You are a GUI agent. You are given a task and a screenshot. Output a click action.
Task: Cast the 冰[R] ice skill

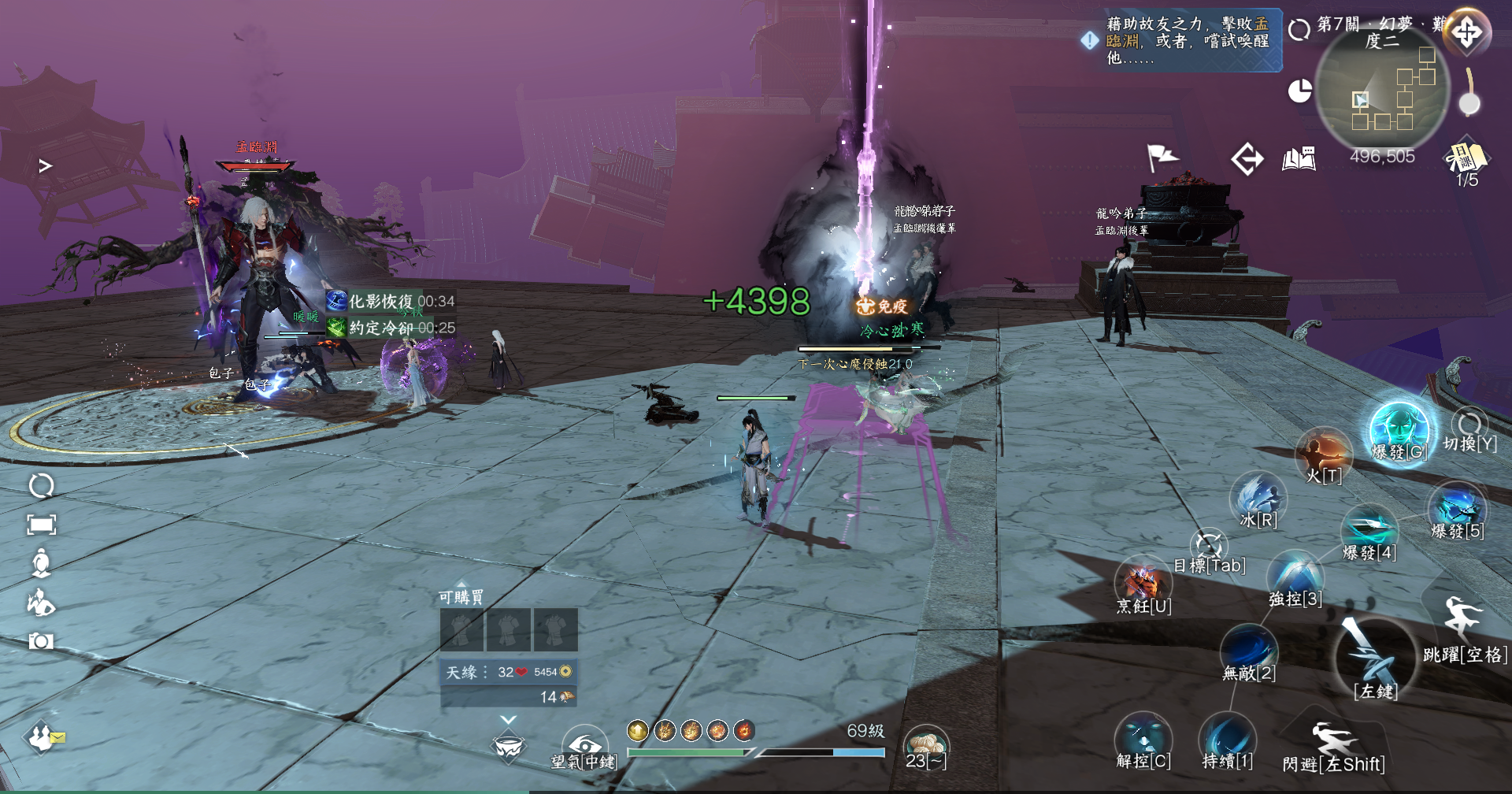coord(1258,500)
